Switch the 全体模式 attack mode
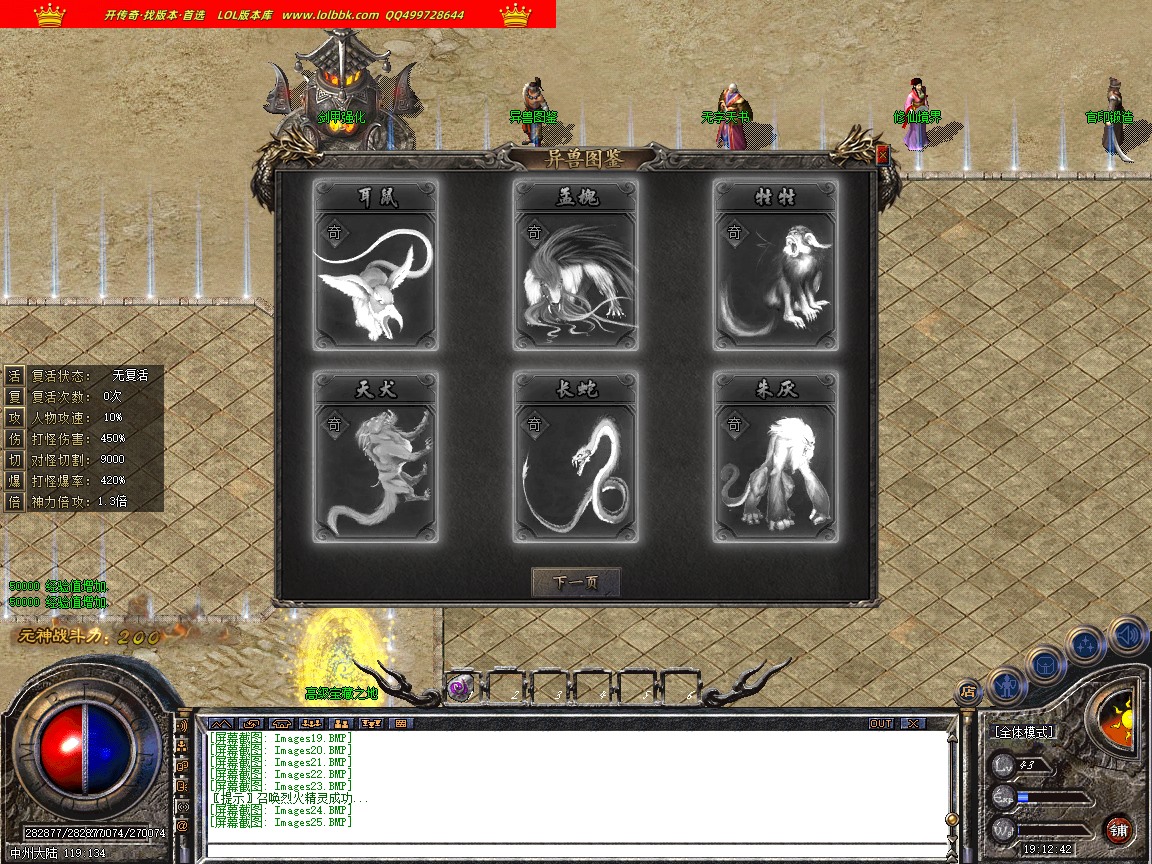Screen dimensions: 1152x864 coord(1023,732)
